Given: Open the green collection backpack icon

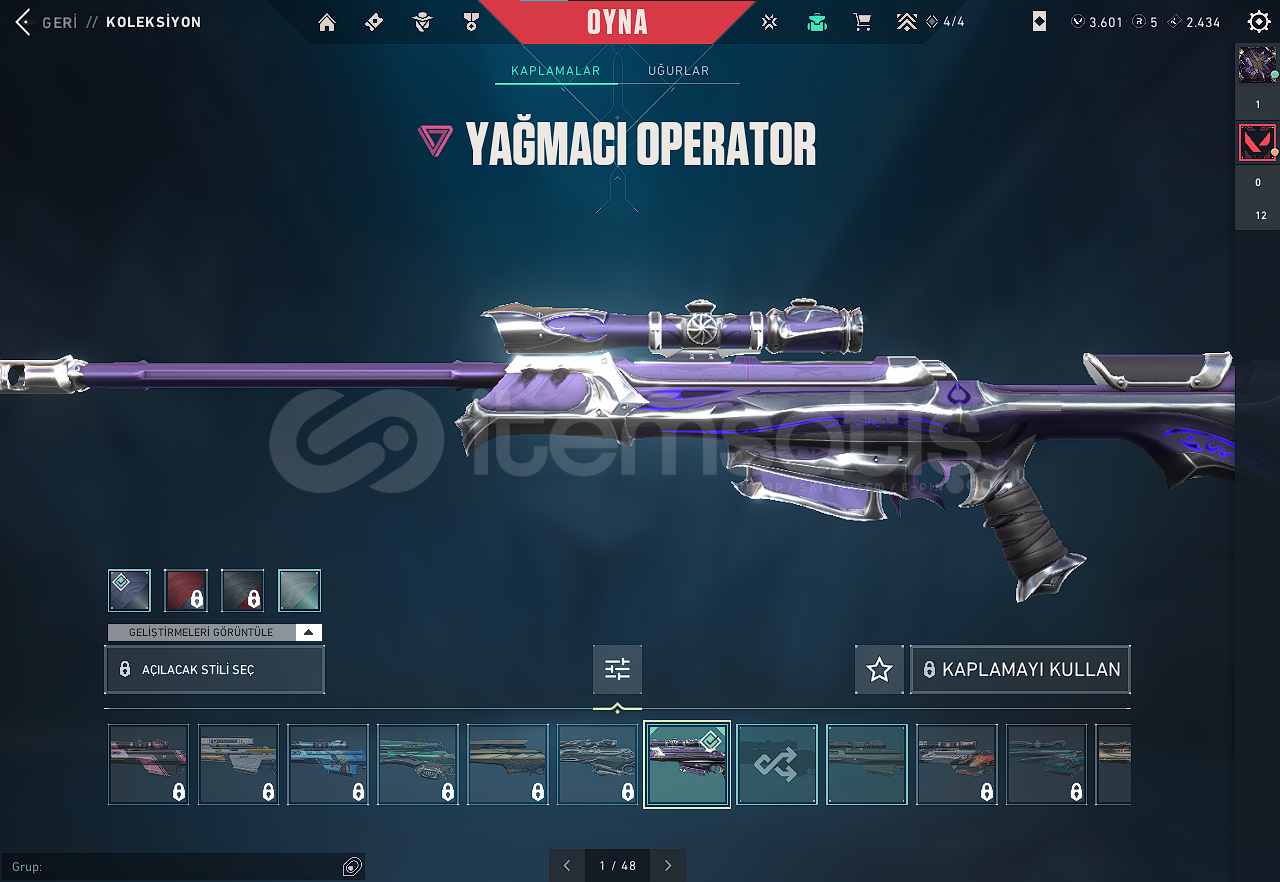Looking at the screenshot, I should (817, 22).
